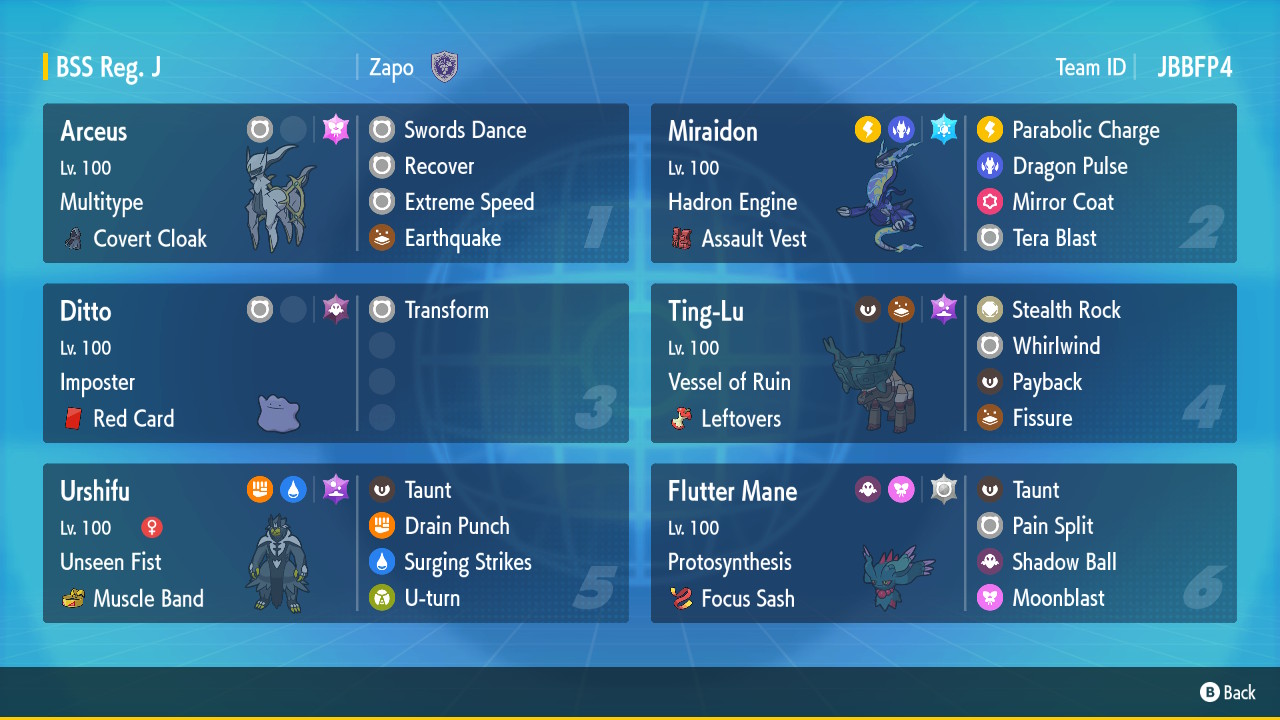Click the Ground type icon beside Earthquake
The width and height of the screenshot is (1280, 720).
point(381,238)
